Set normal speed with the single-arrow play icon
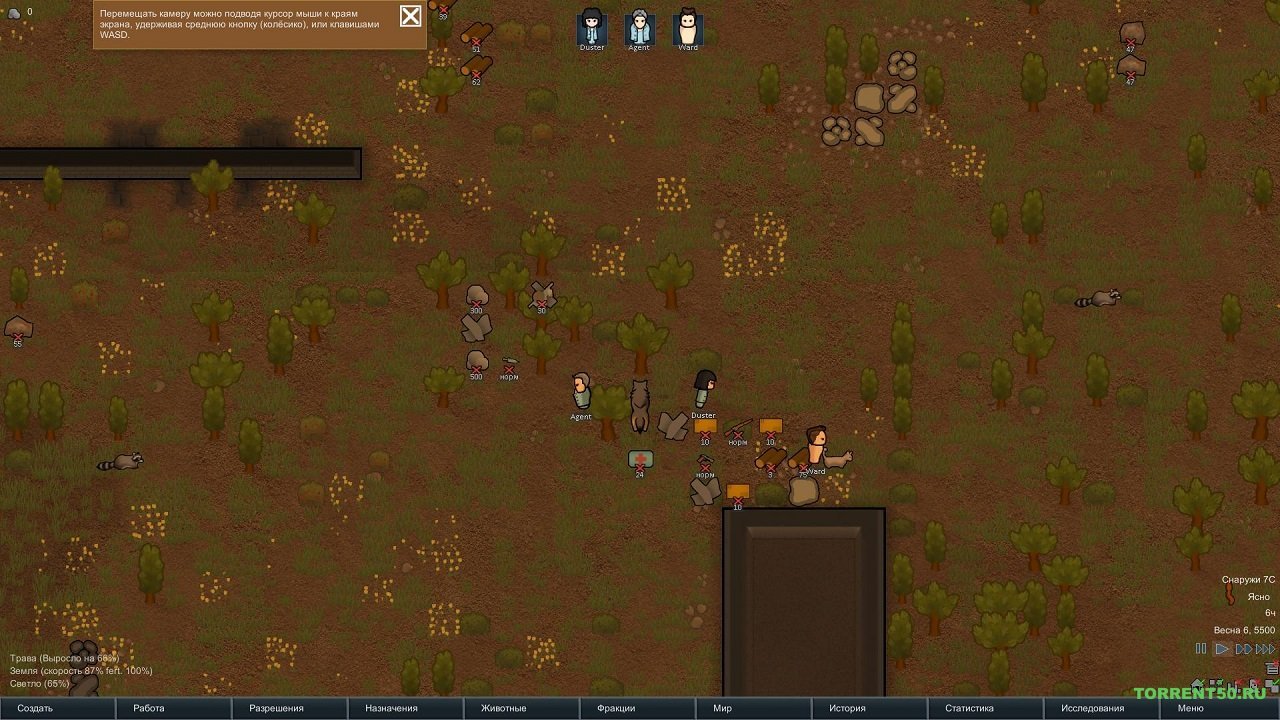The image size is (1280, 720). click(1222, 648)
